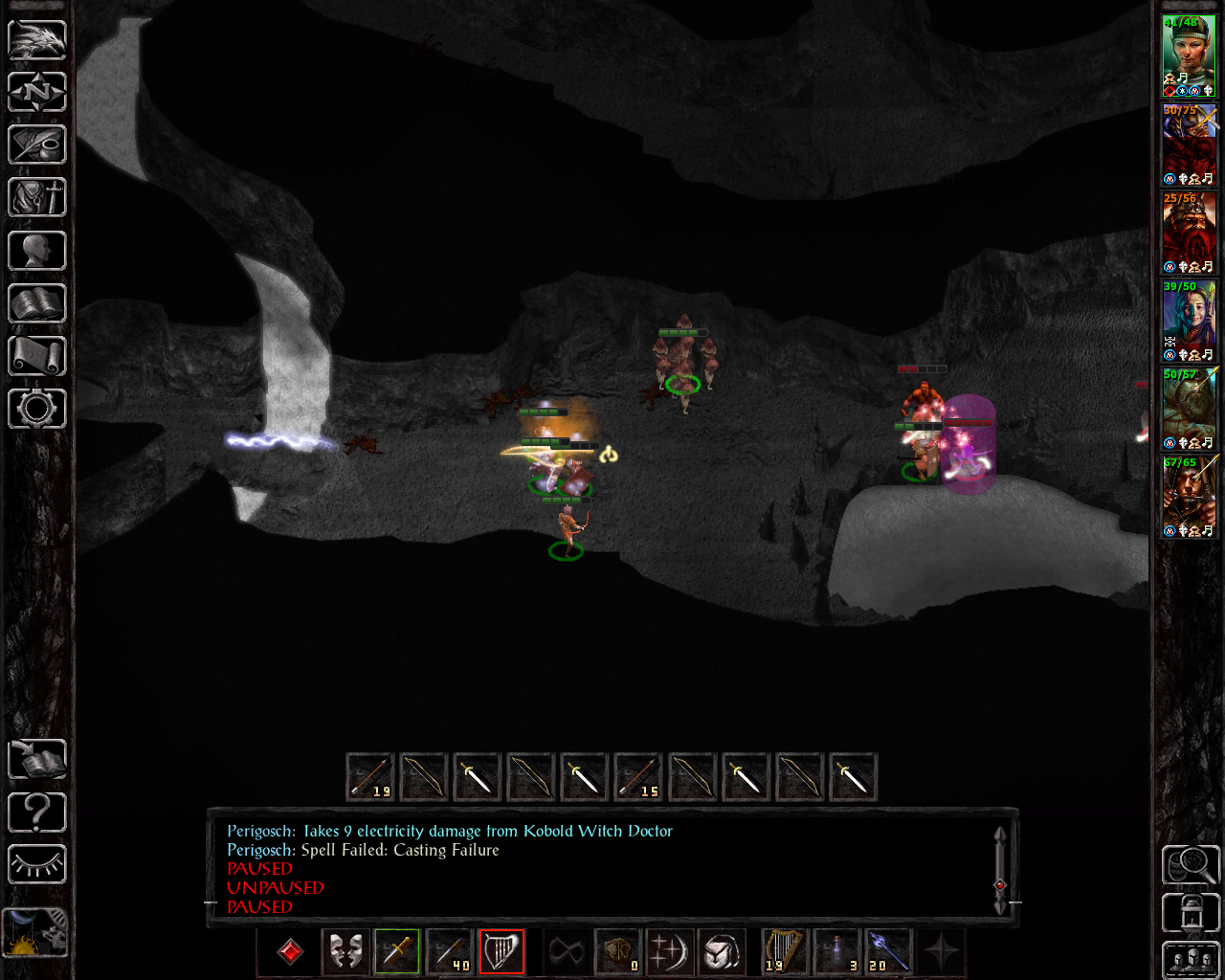The height and width of the screenshot is (980, 1225).
Task: Open the options gear menu
Action: pyautogui.click(x=37, y=409)
